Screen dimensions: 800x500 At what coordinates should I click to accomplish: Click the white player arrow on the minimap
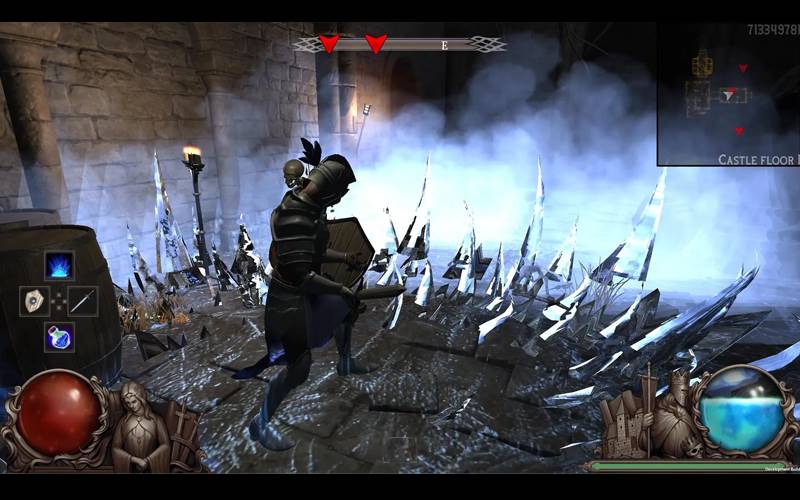pos(730,94)
